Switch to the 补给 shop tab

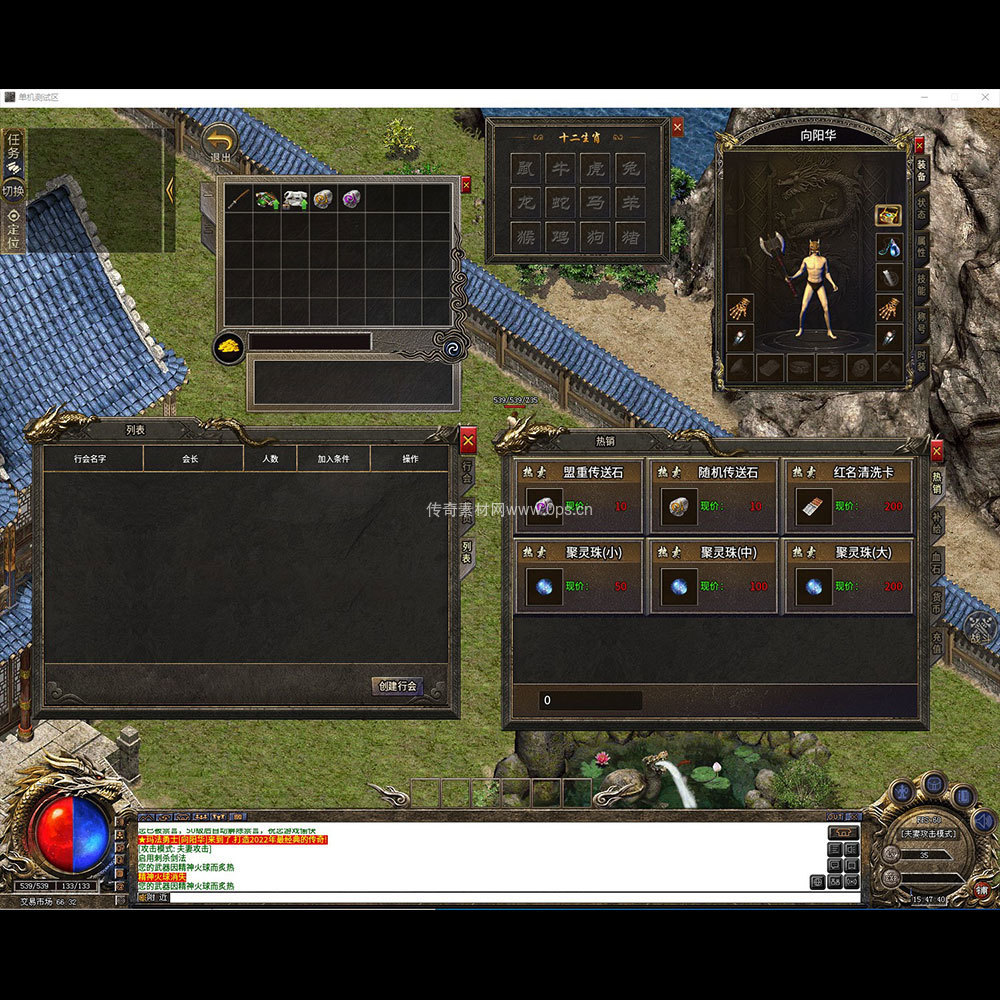(x=937, y=521)
